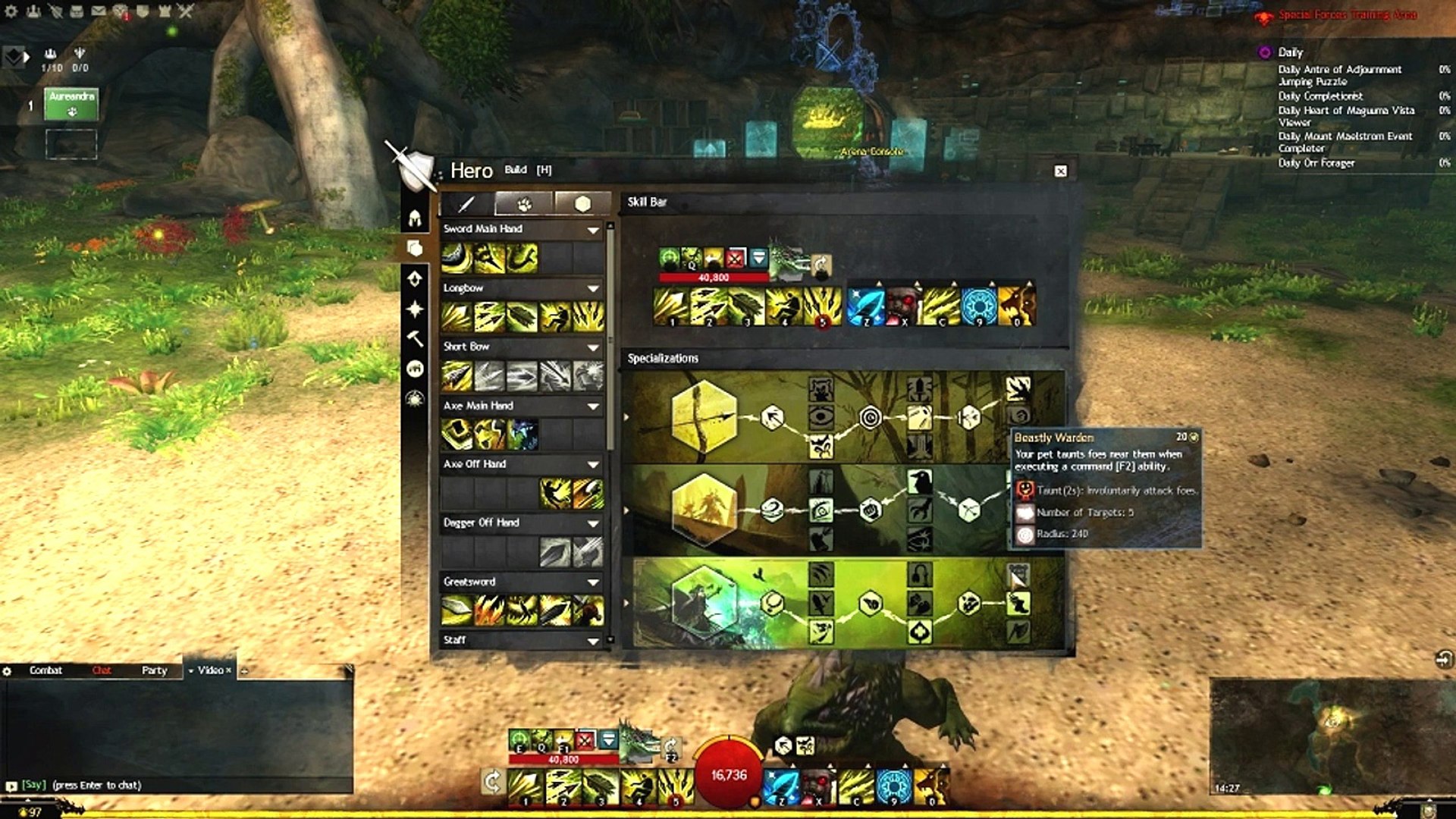Open the Equipment helmet section in Hero sidebar
The height and width of the screenshot is (819, 1456).
[415, 219]
